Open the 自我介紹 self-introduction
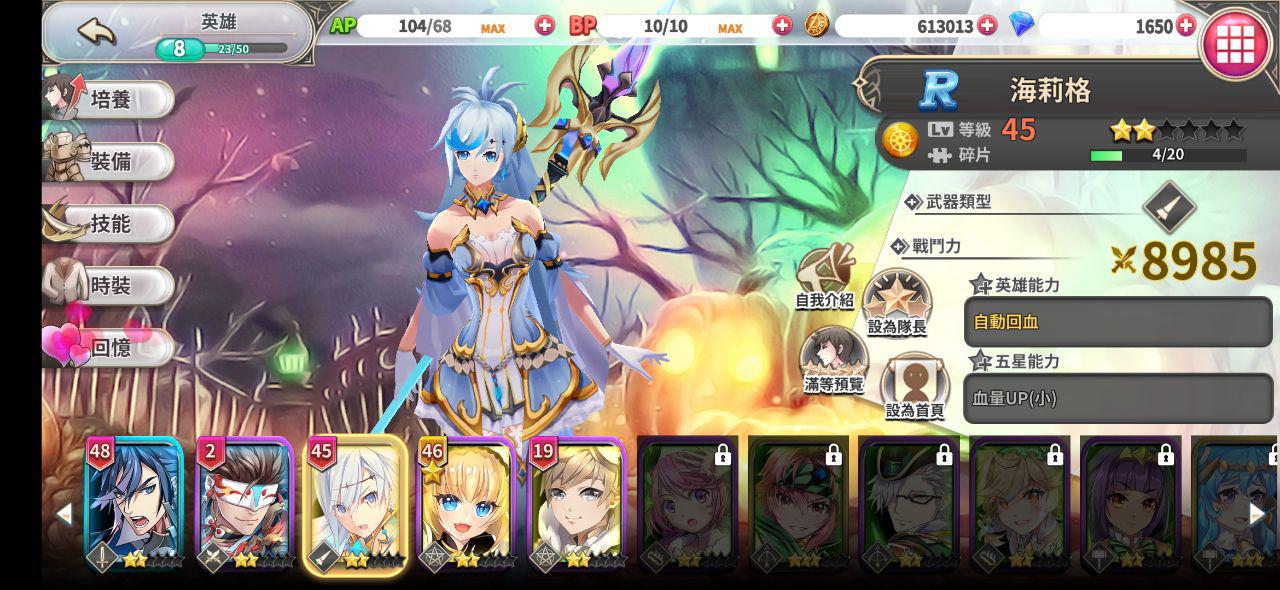Image resolution: width=1280 pixels, height=590 pixels. click(825, 278)
